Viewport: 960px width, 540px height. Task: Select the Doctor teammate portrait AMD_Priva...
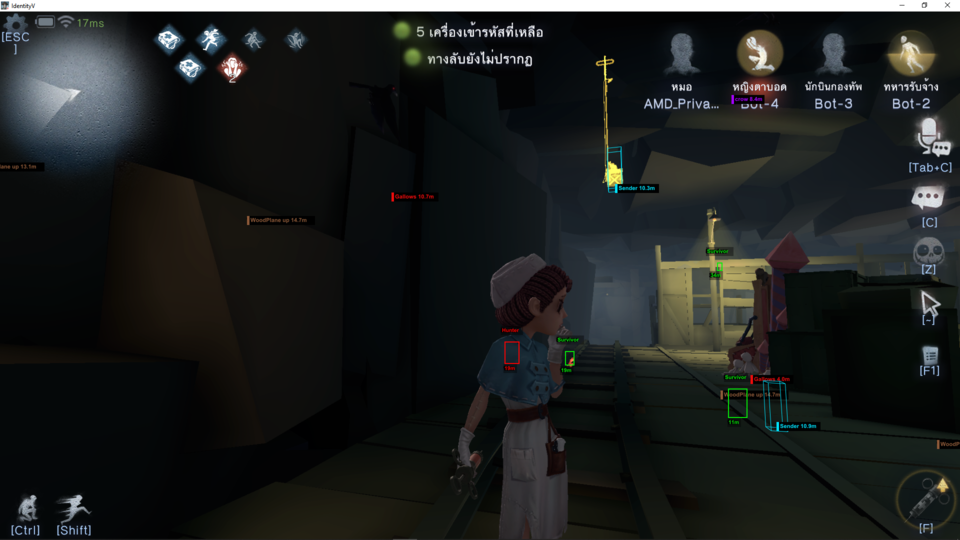pyautogui.click(x=683, y=52)
